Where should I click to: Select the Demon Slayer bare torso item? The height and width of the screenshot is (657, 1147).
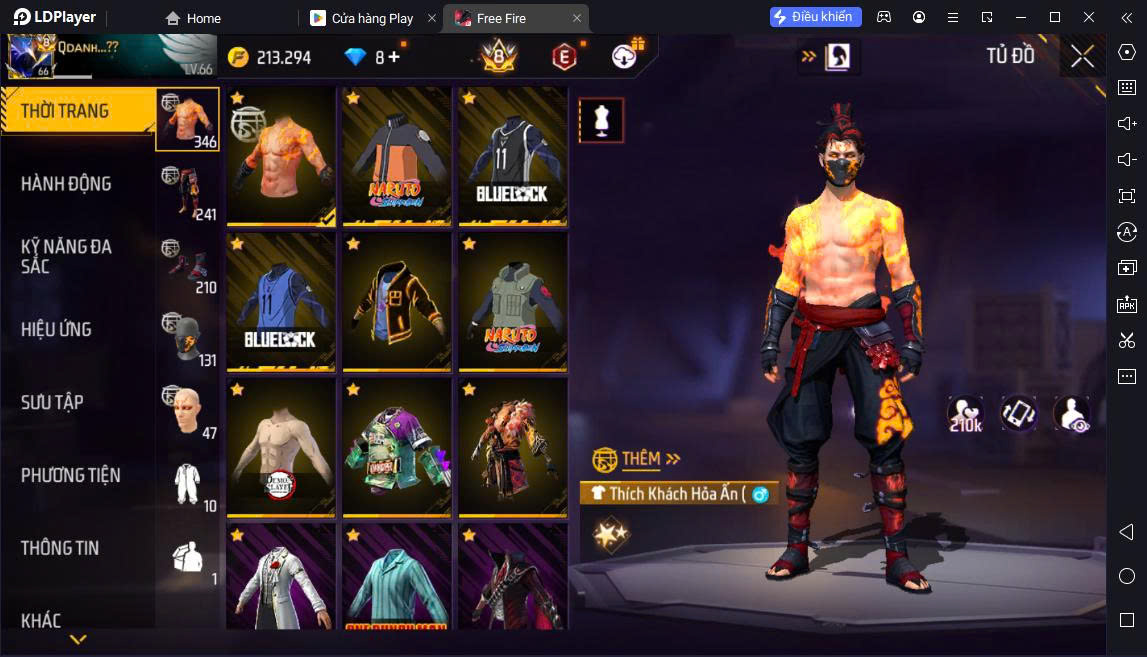click(x=281, y=447)
